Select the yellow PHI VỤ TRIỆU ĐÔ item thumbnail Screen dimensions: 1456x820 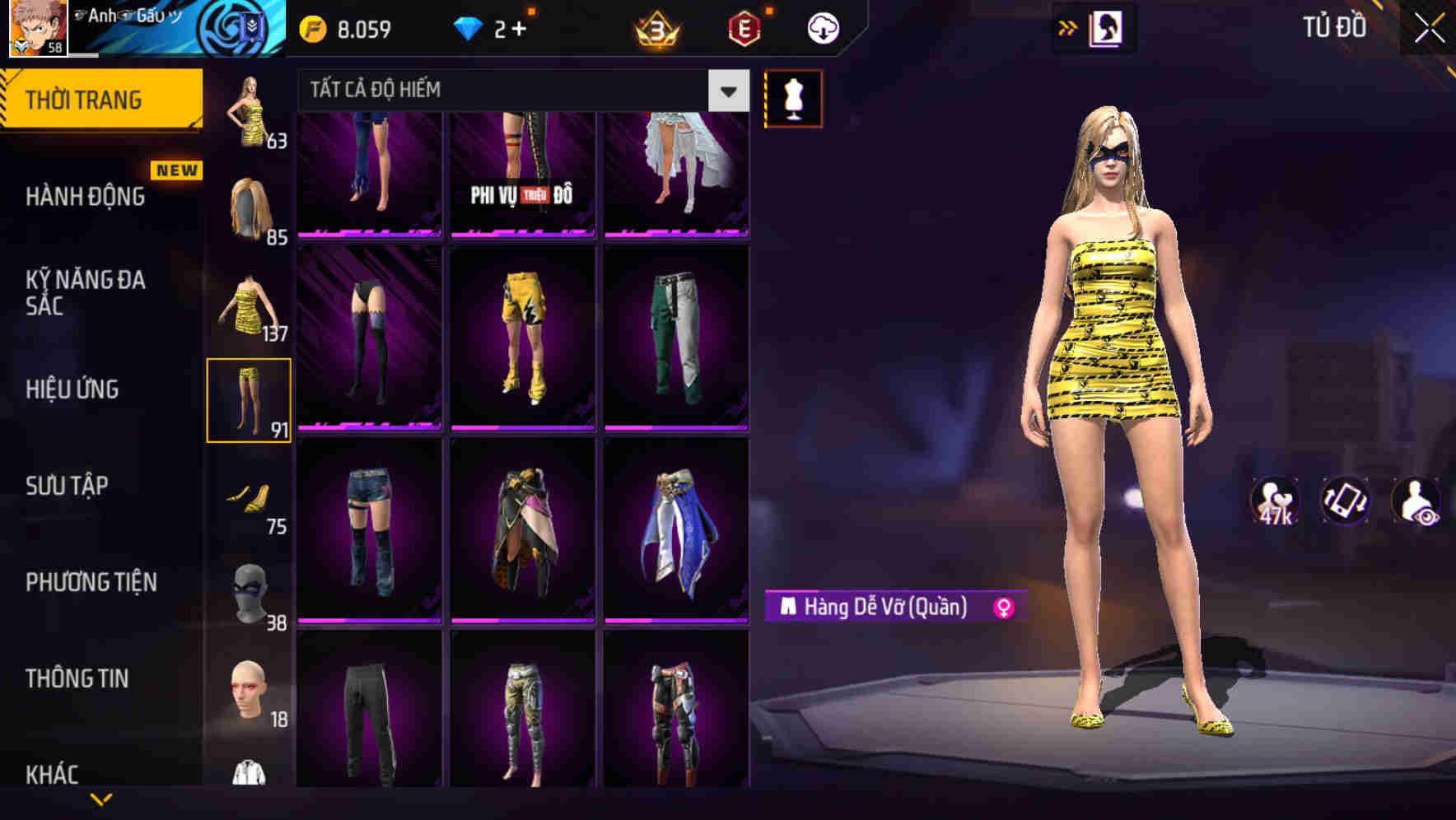pyautogui.click(x=522, y=173)
